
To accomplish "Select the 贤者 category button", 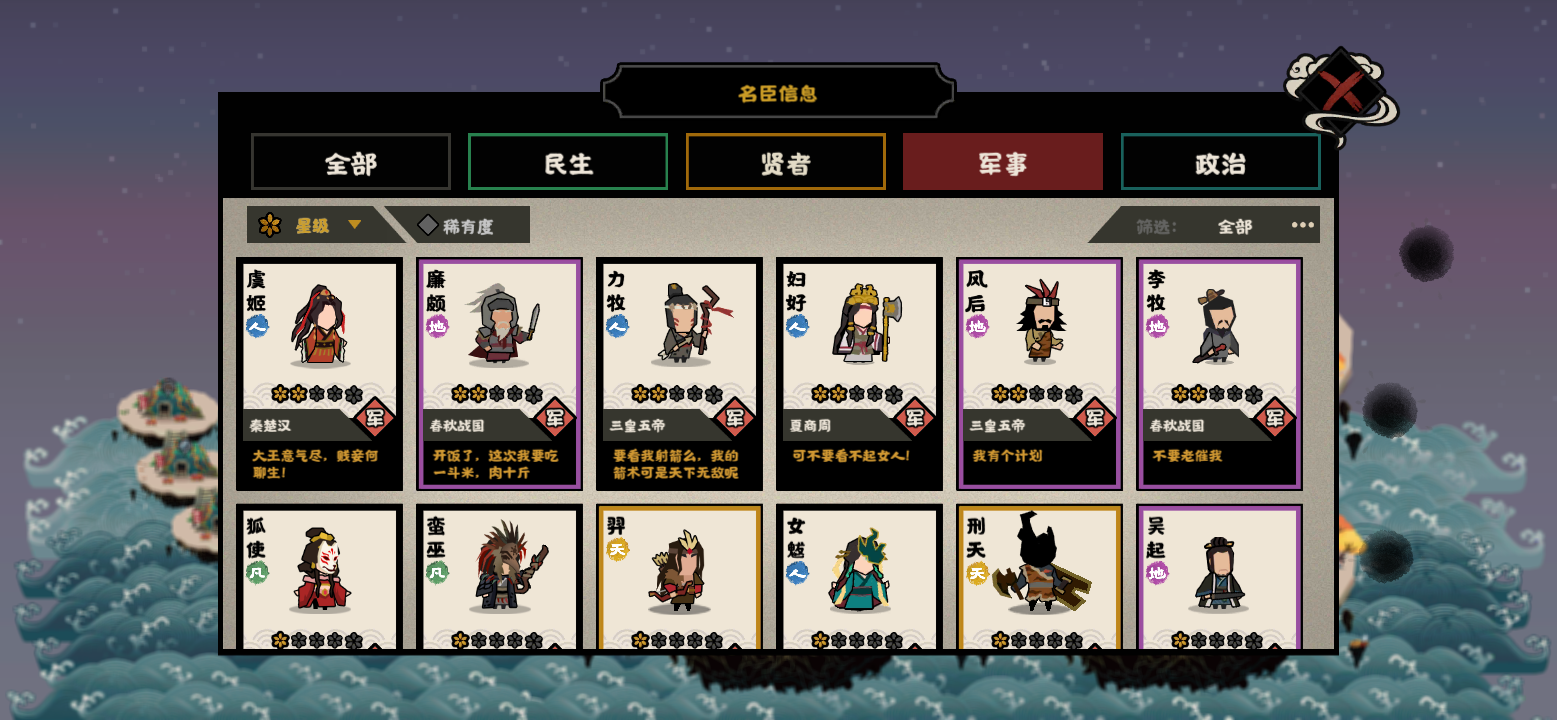I will coord(785,161).
